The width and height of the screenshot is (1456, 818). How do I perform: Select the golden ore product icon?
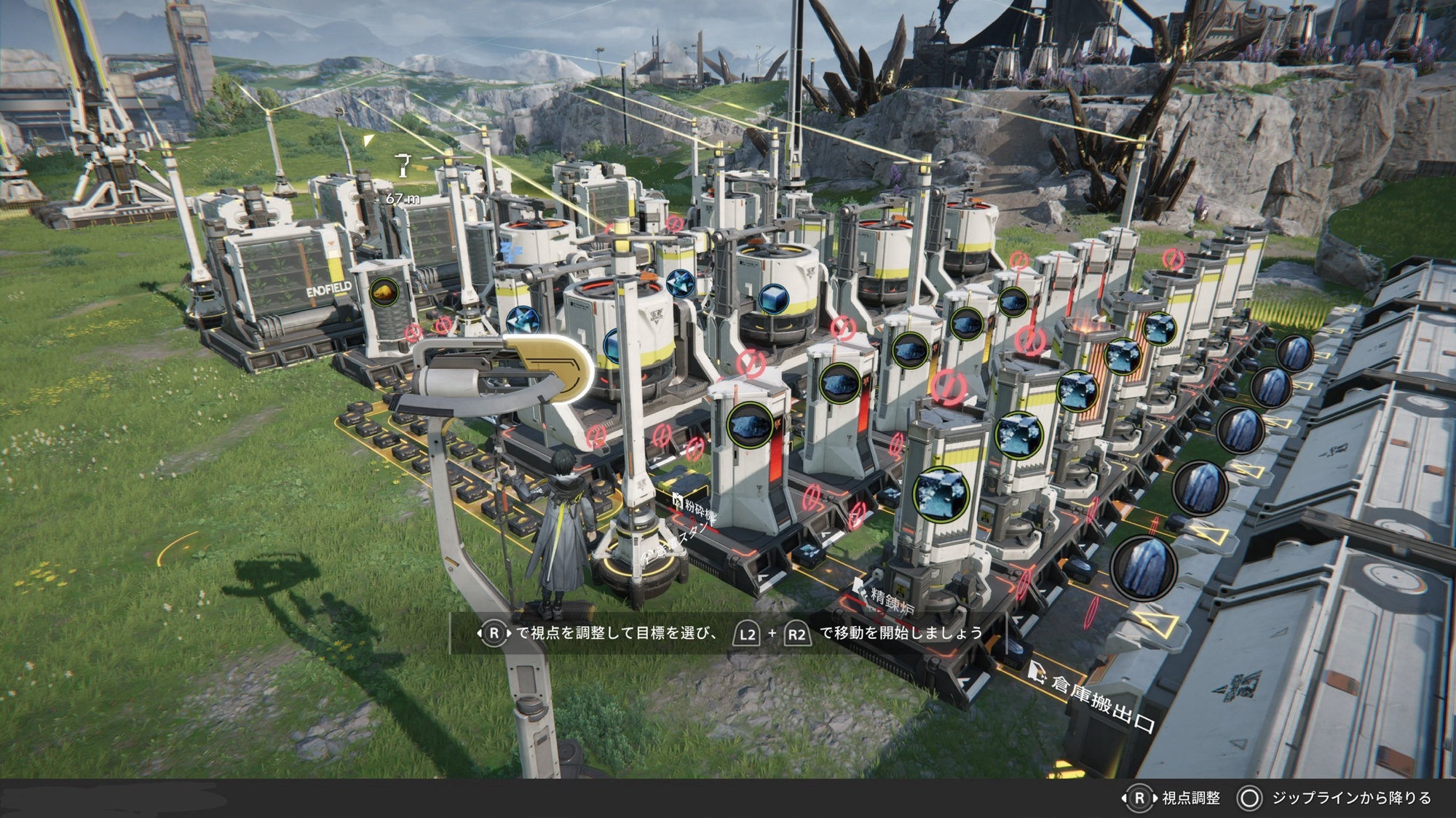point(384,293)
